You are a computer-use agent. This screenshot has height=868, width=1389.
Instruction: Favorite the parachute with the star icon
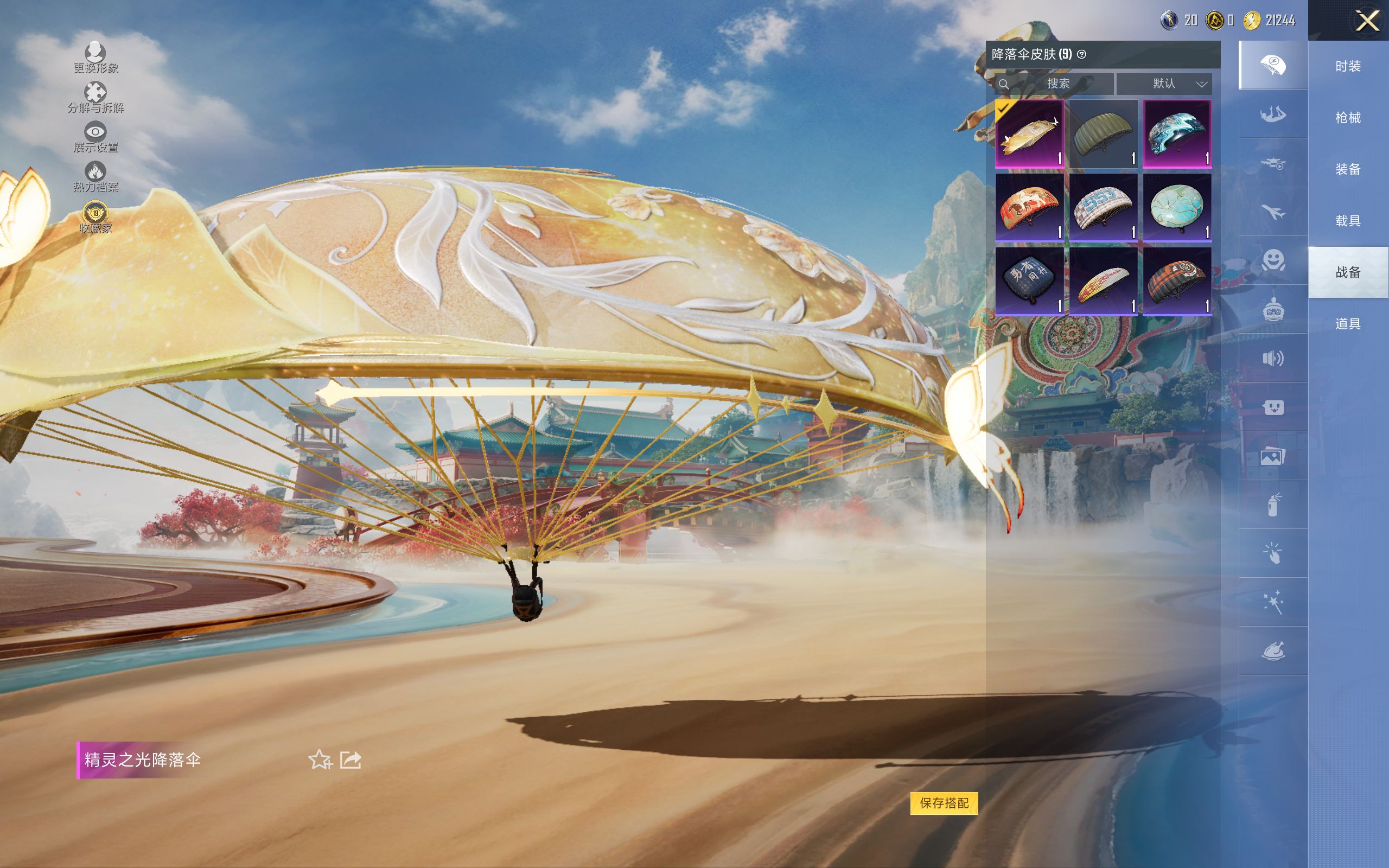click(x=320, y=759)
